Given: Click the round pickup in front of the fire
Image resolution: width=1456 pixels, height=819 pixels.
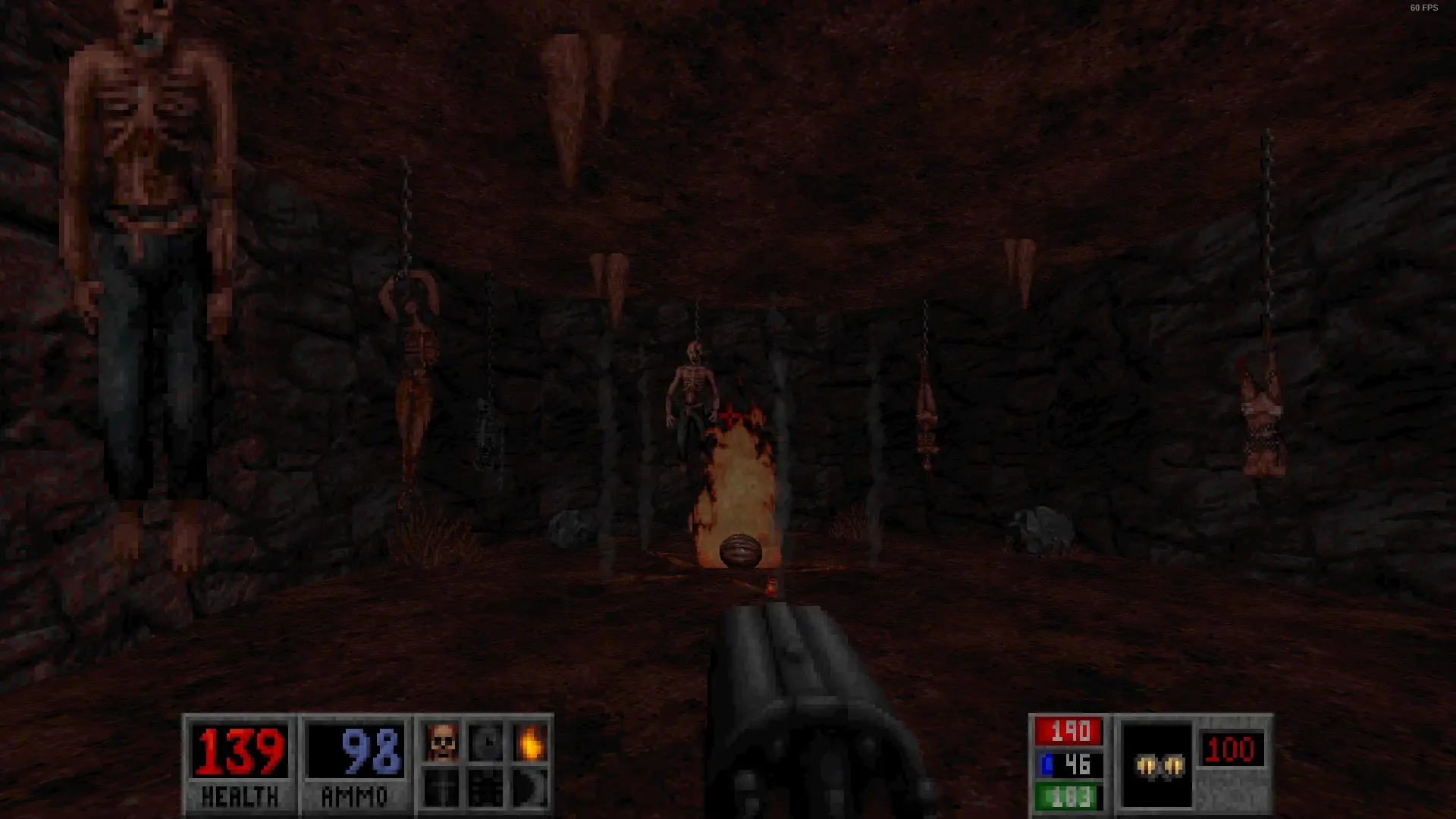Looking at the screenshot, I should (x=742, y=552).
